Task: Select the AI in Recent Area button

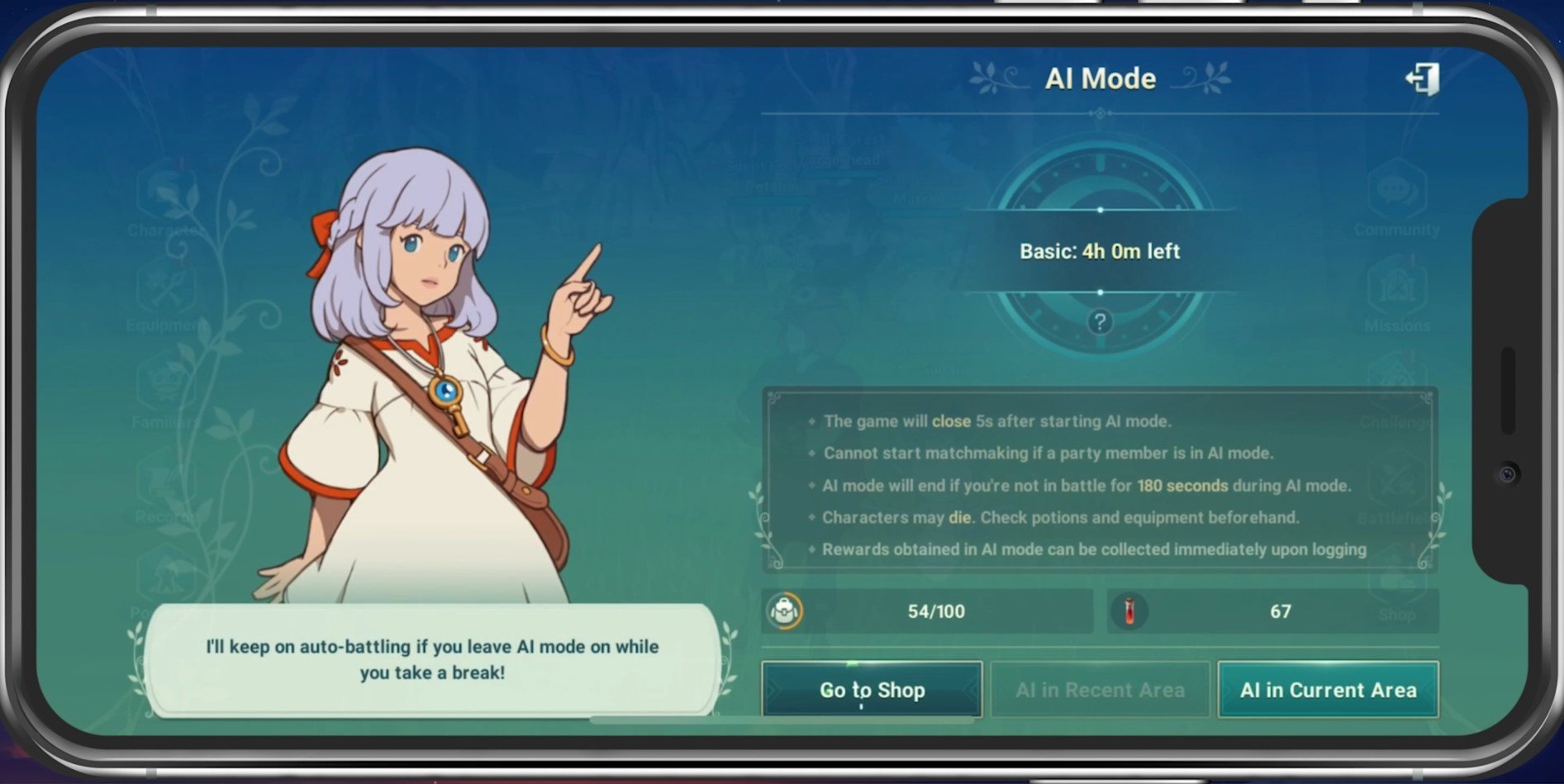Action: (x=1100, y=690)
